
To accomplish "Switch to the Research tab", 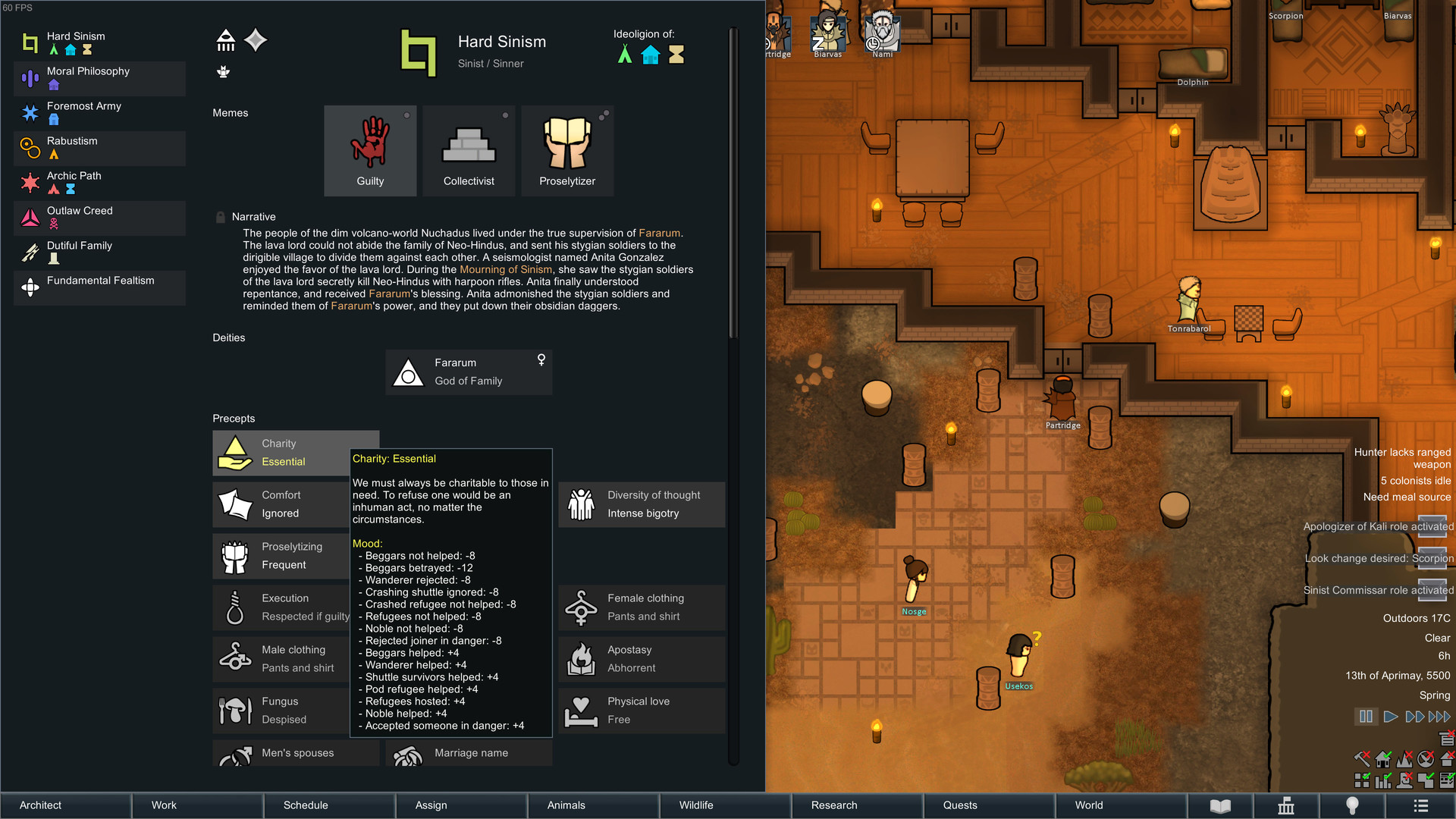I will 833,805.
